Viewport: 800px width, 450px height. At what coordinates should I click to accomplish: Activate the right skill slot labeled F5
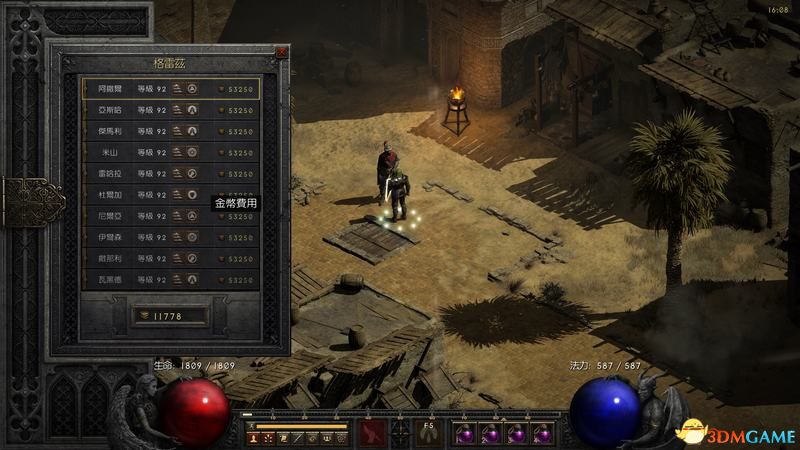[x=428, y=432]
